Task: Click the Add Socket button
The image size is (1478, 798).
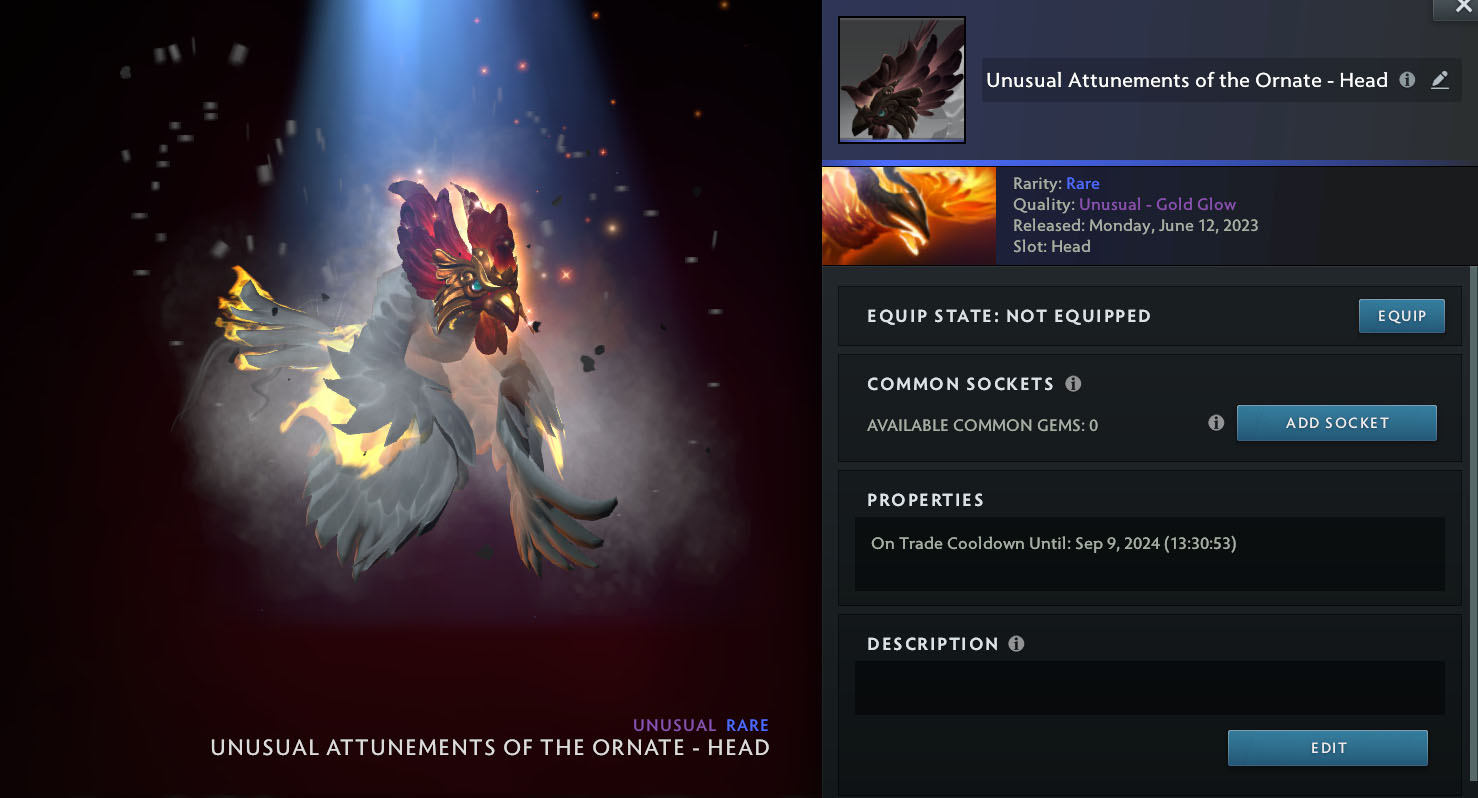Action: point(1336,423)
